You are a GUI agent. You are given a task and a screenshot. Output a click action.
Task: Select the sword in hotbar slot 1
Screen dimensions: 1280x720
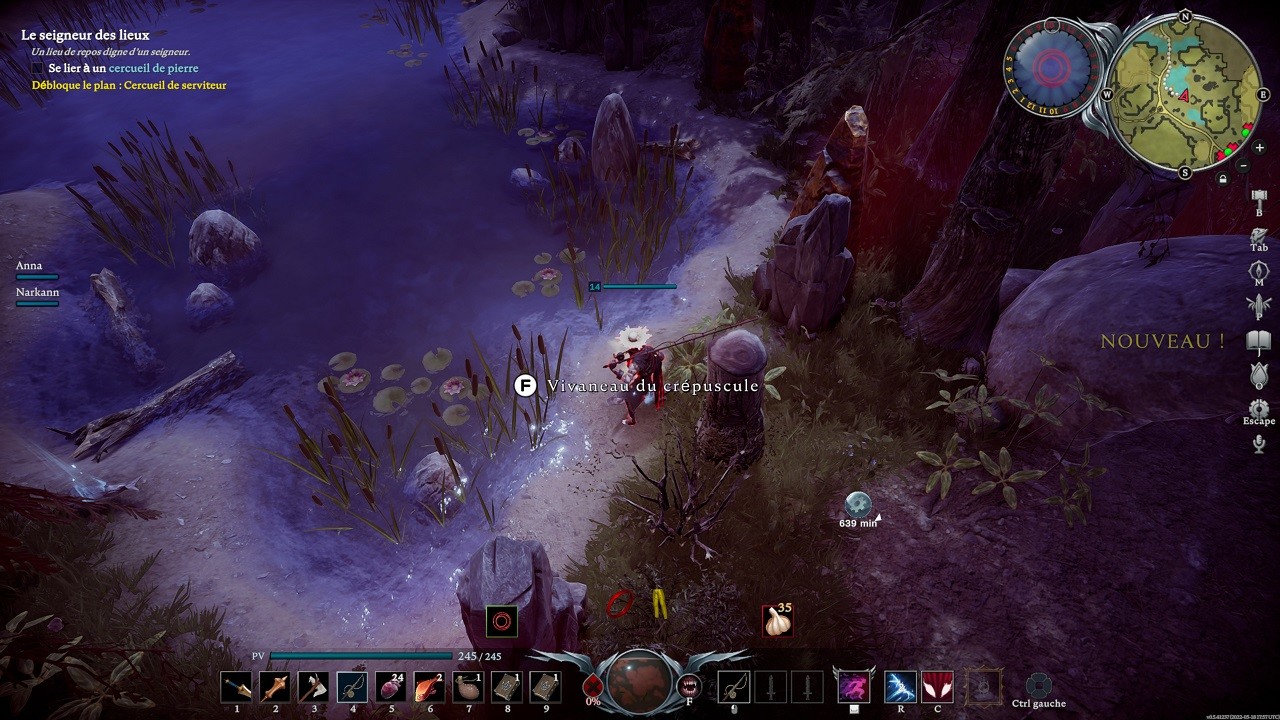point(237,687)
